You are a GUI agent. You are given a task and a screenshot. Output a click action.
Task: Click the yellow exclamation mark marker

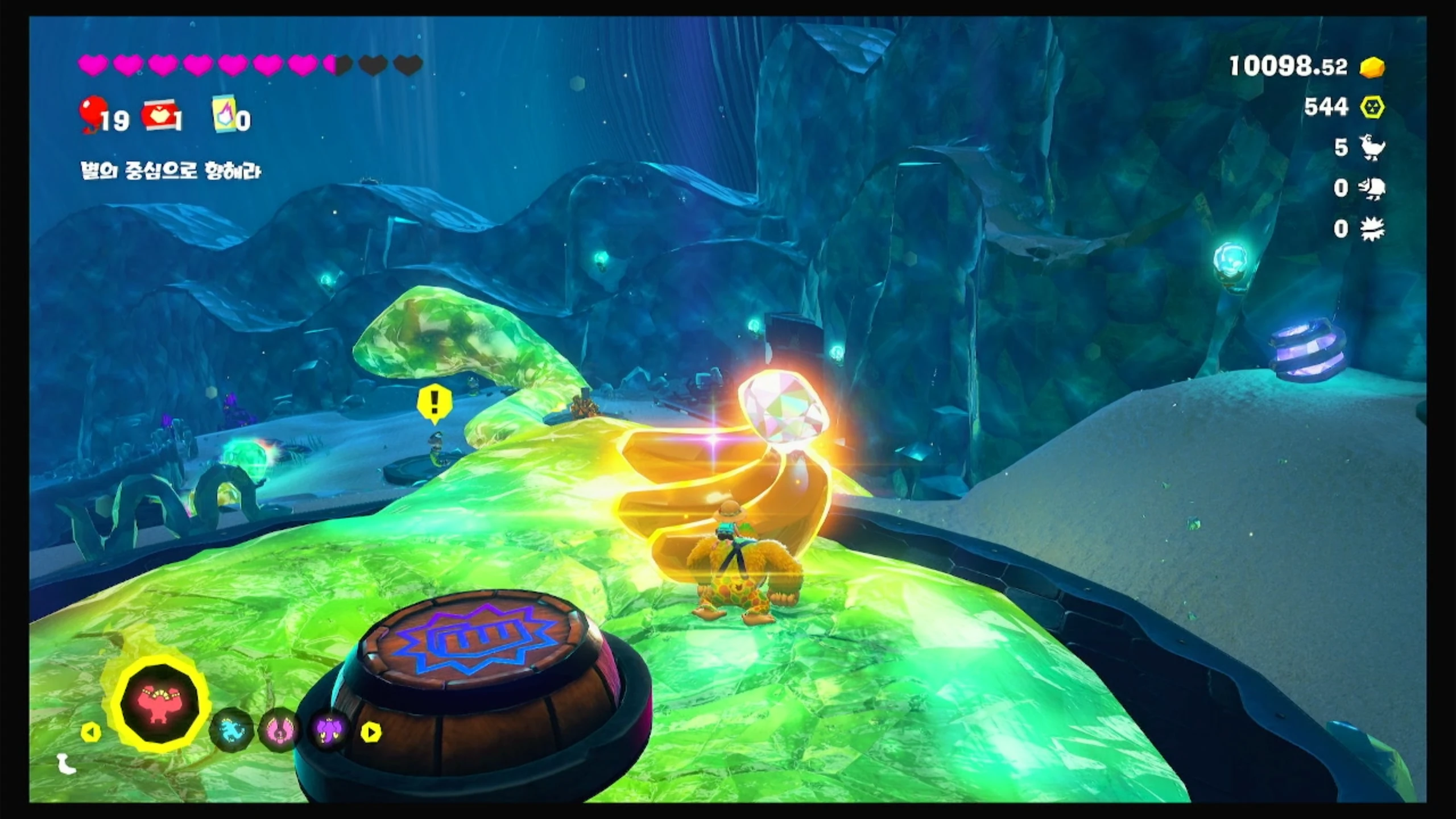[435, 402]
